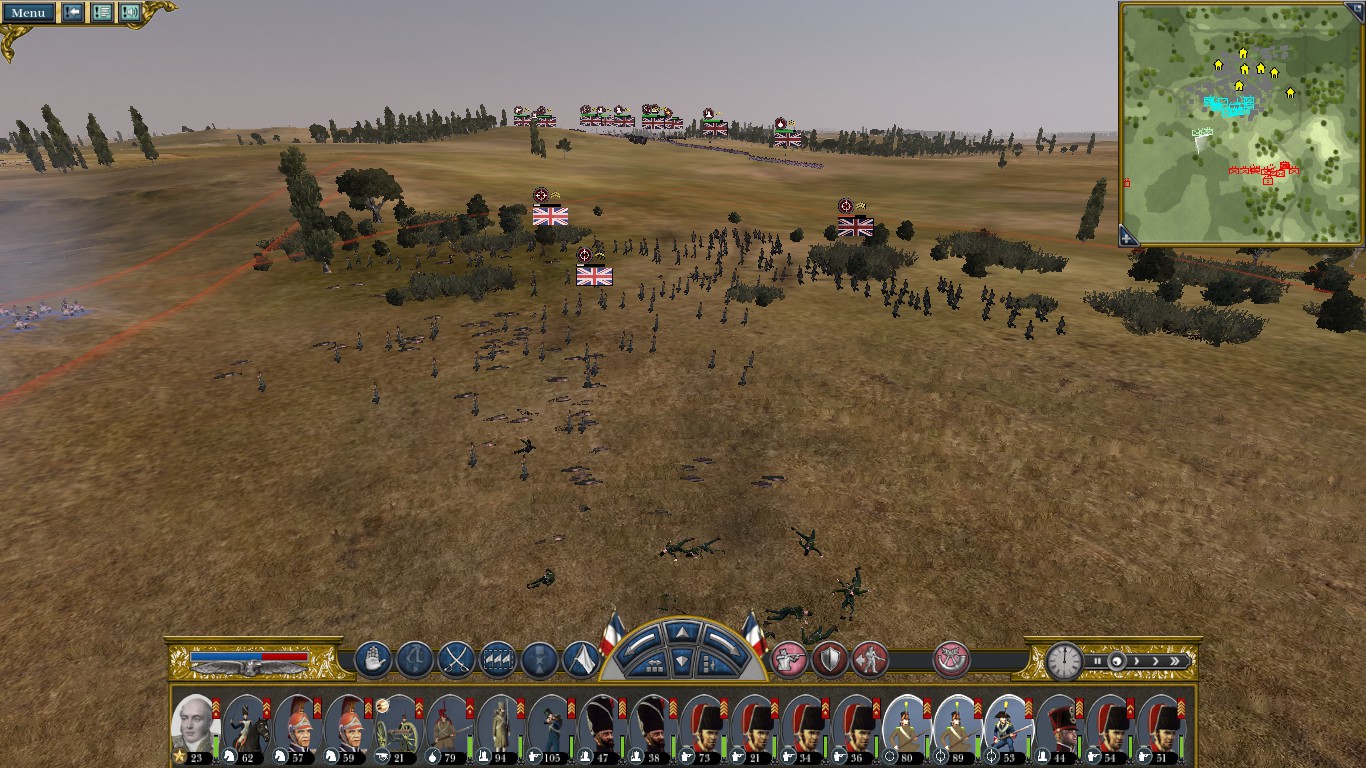Activate the halt order open-hand button
This screenshot has height=768, width=1366.
[372, 660]
